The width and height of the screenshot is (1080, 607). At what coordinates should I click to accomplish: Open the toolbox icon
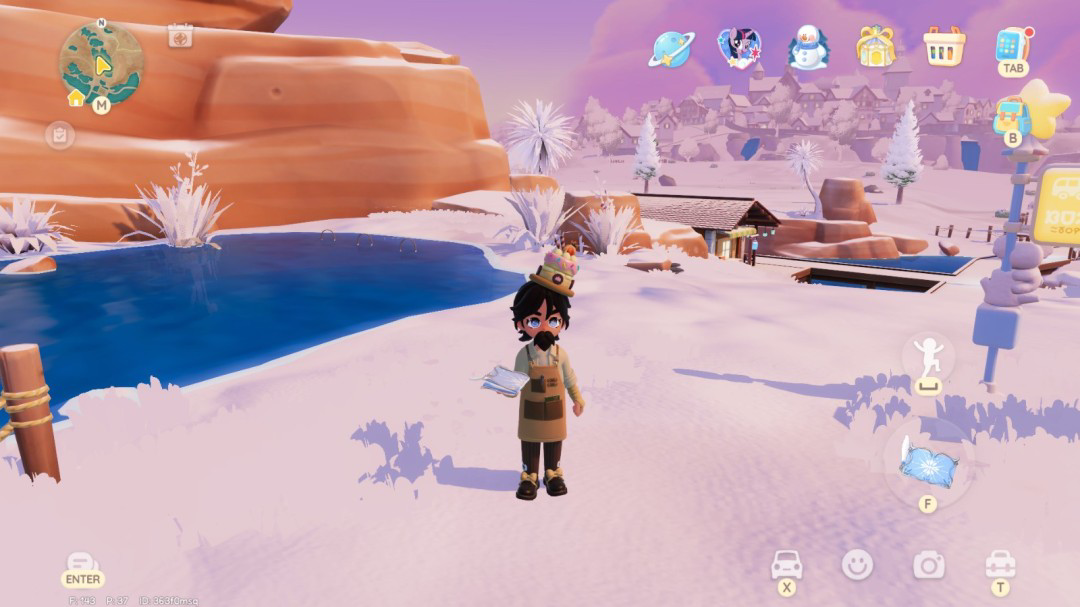[1000, 564]
